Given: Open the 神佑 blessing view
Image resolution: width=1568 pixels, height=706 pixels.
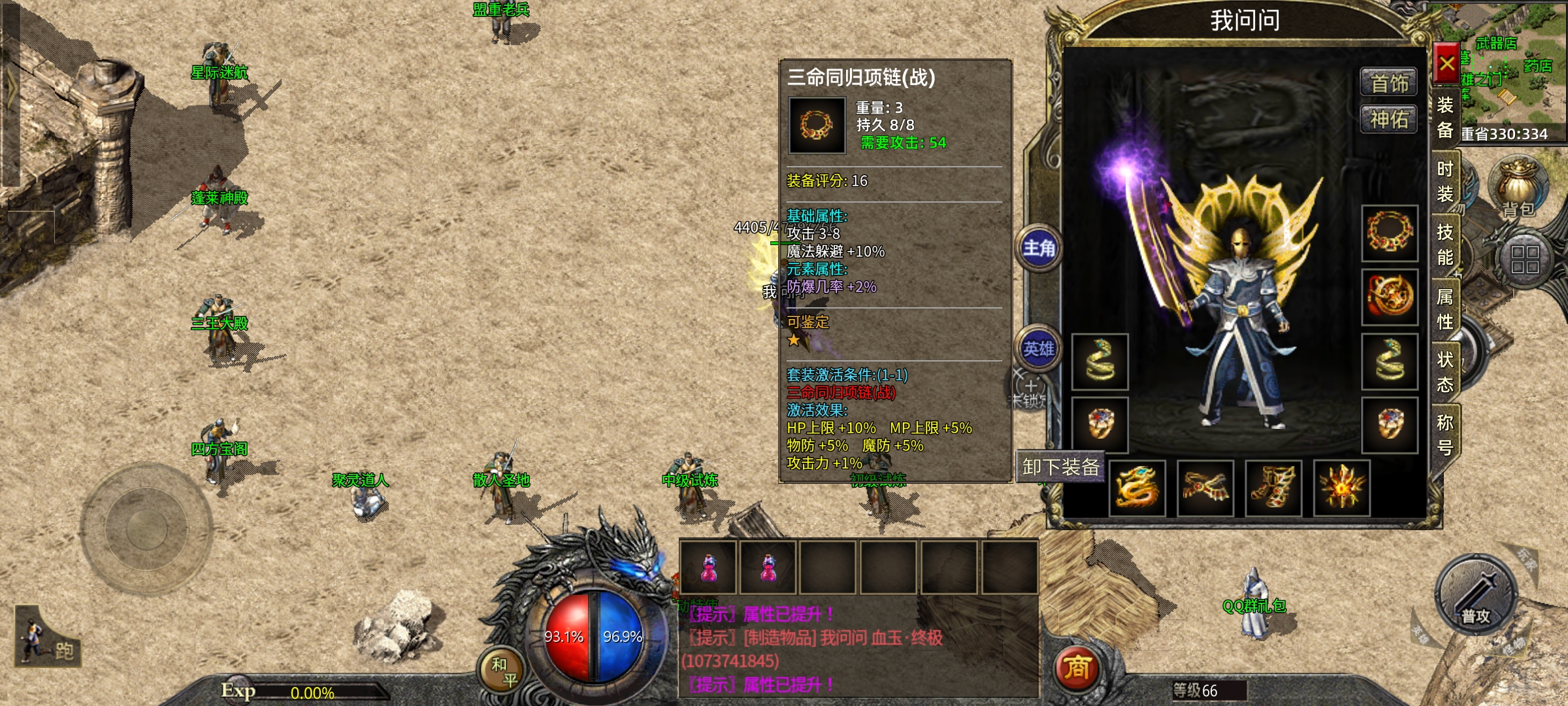Looking at the screenshot, I should click(x=1389, y=120).
